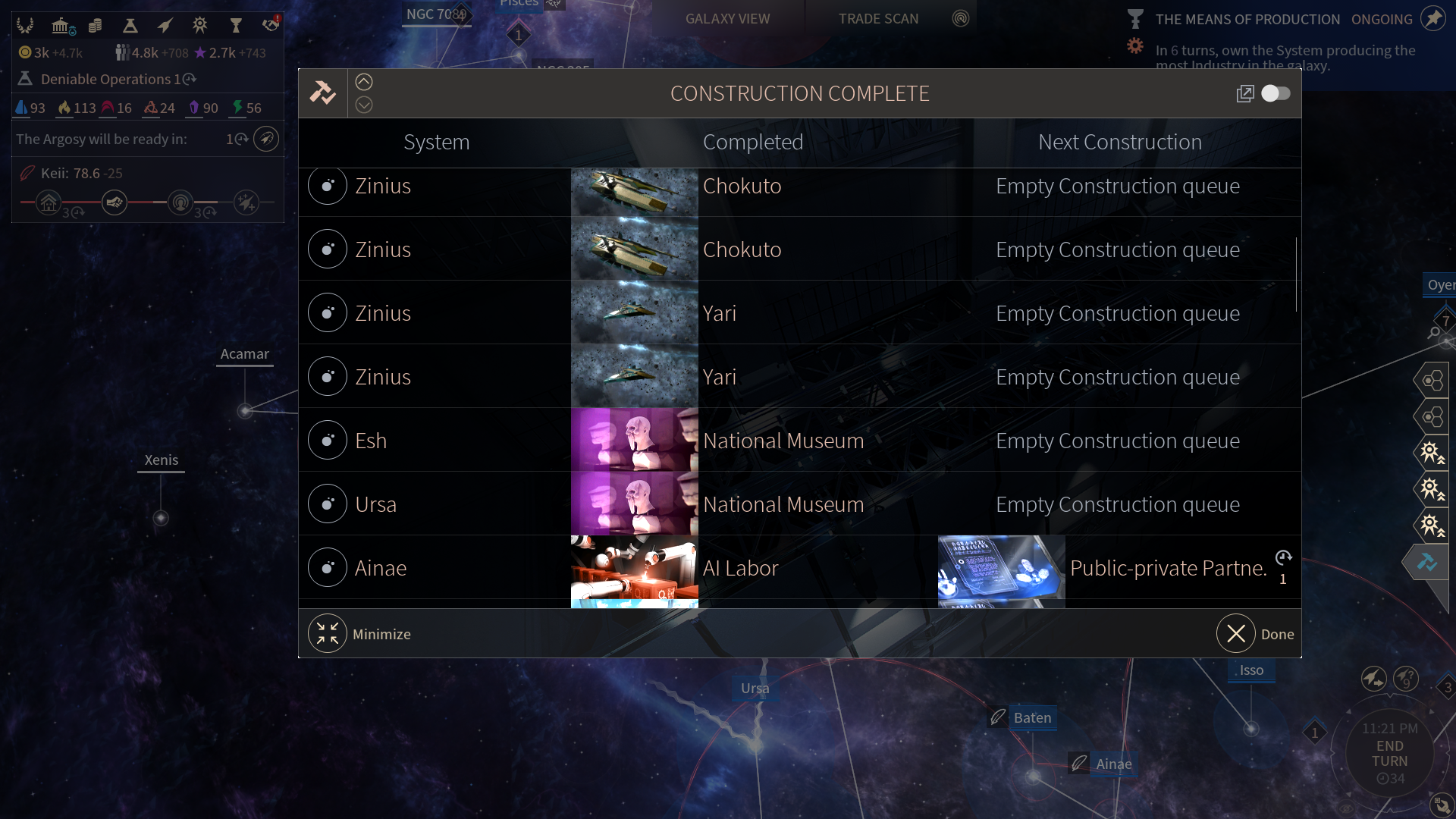This screenshot has width=1456, height=819.
Task: Open the Argosy launch button
Action: point(266,139)
